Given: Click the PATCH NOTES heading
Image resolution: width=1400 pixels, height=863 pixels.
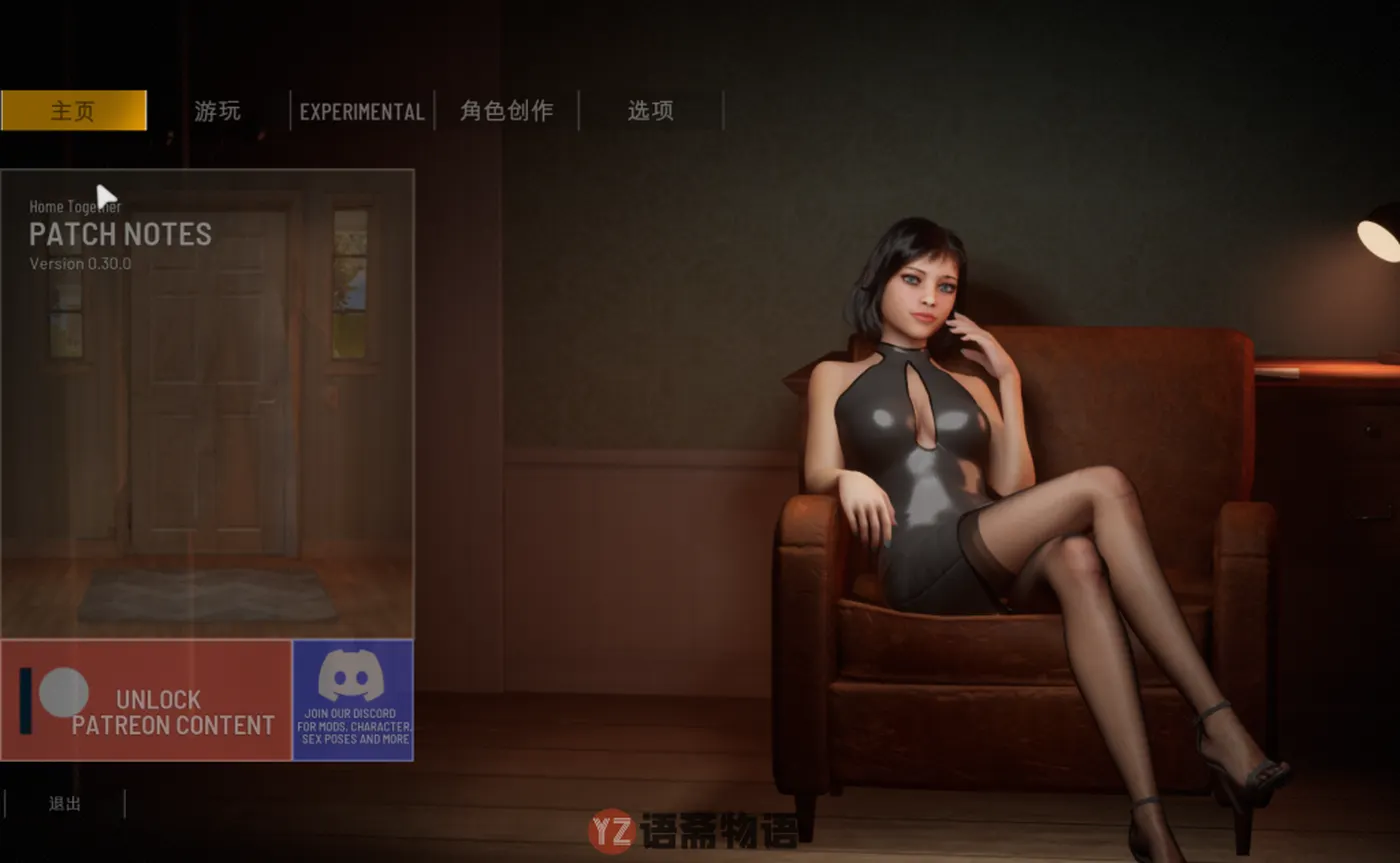Looking at the screenshot, I should tap(120, 235).
